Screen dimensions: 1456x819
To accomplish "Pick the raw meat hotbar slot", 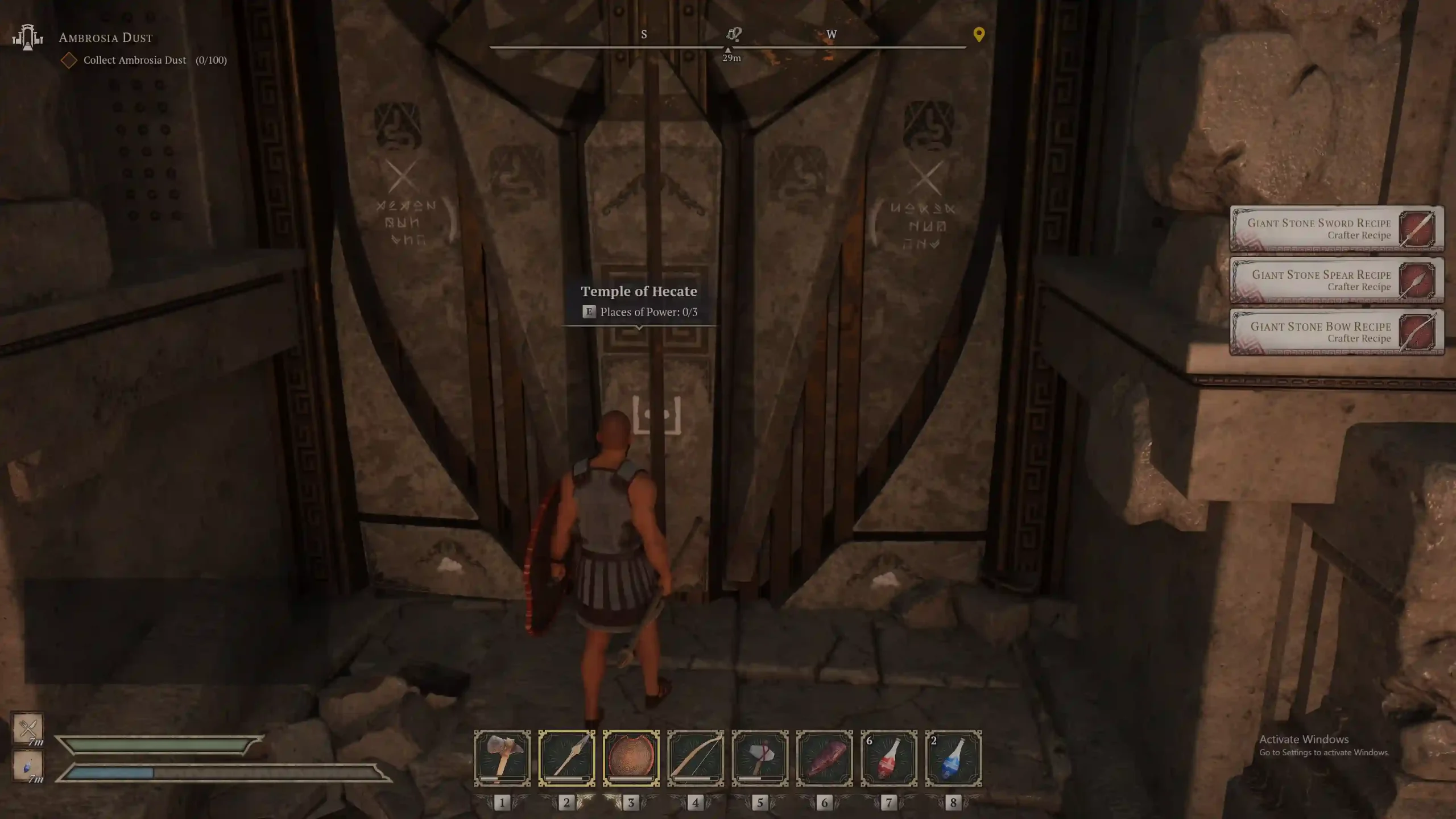I will (x=824, y=758).
